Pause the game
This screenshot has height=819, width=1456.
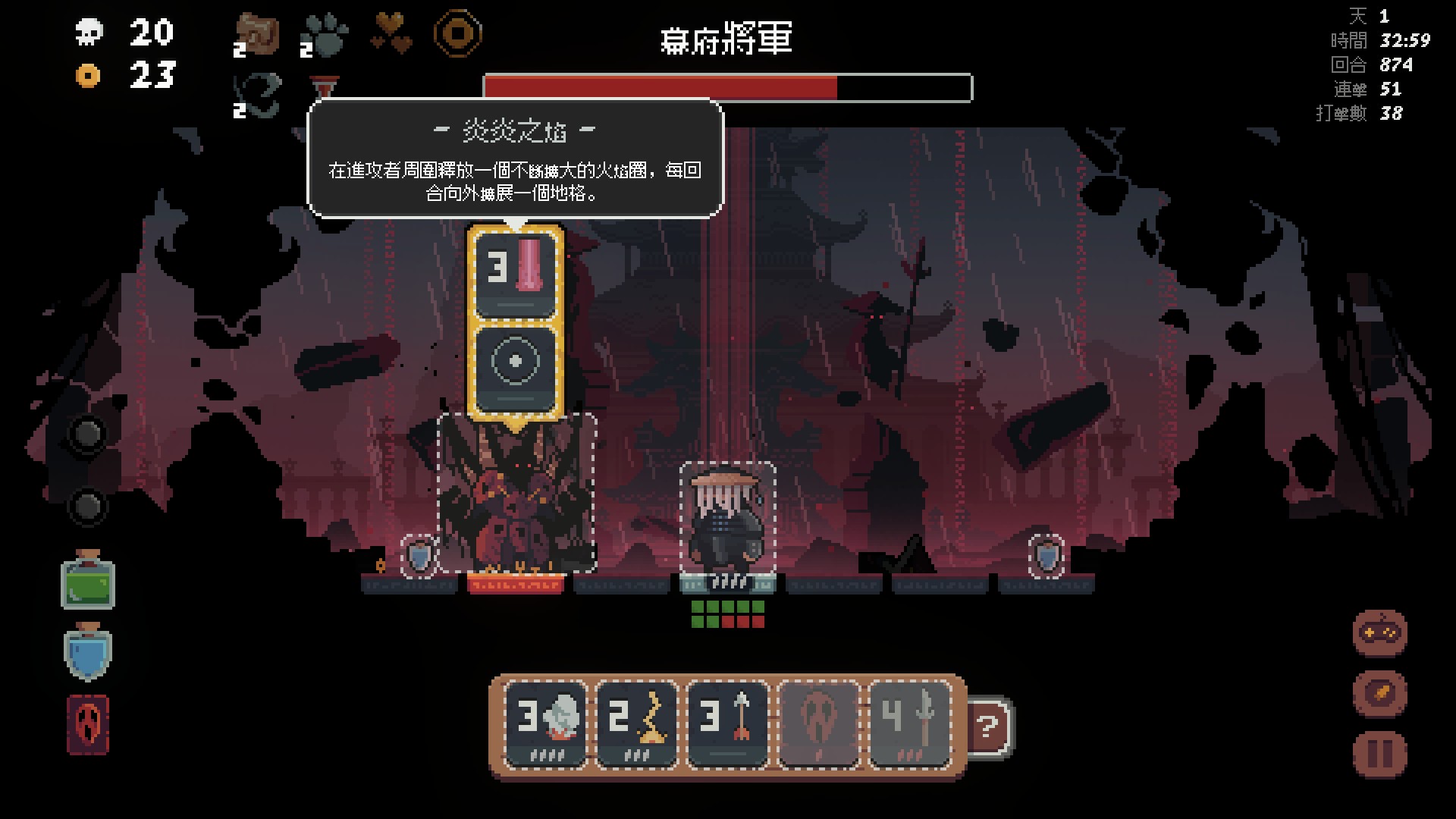click(x=1379, y=753)
